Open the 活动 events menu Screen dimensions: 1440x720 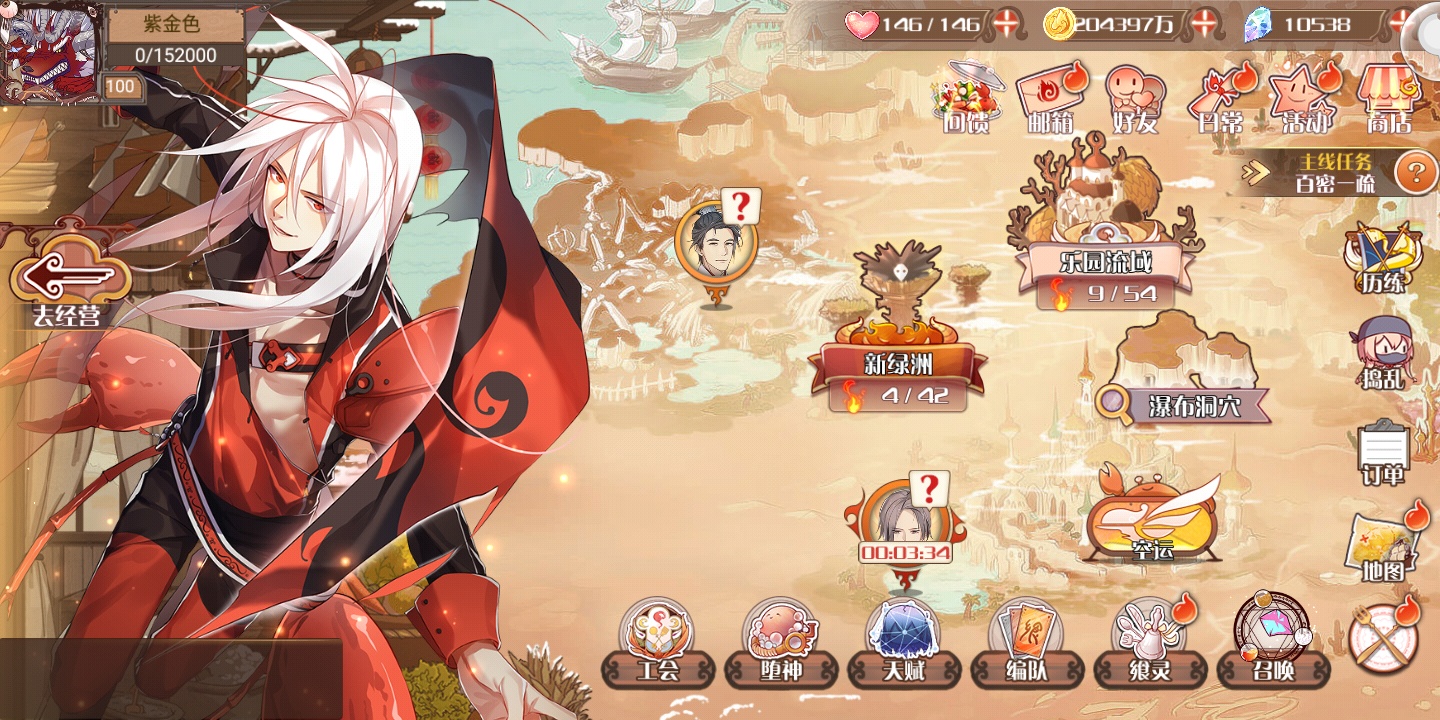pyautogui.click(x=1305, y=98)
